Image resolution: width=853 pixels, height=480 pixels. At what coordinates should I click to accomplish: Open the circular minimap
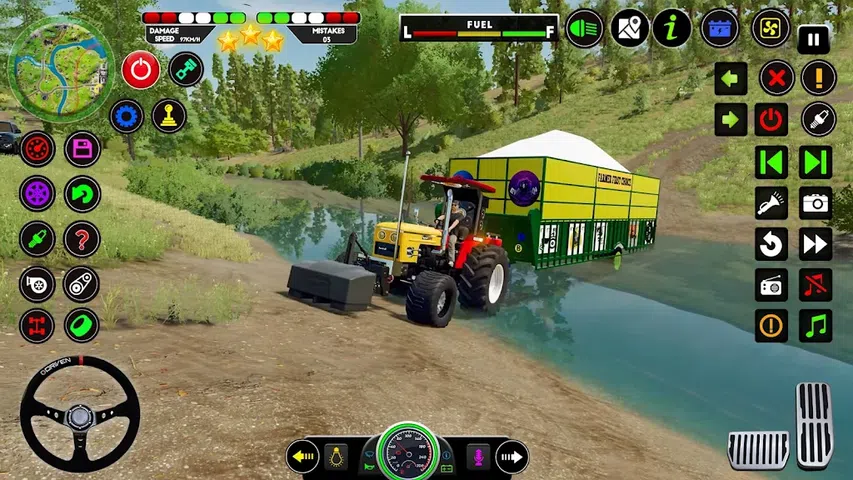[47, 57]
